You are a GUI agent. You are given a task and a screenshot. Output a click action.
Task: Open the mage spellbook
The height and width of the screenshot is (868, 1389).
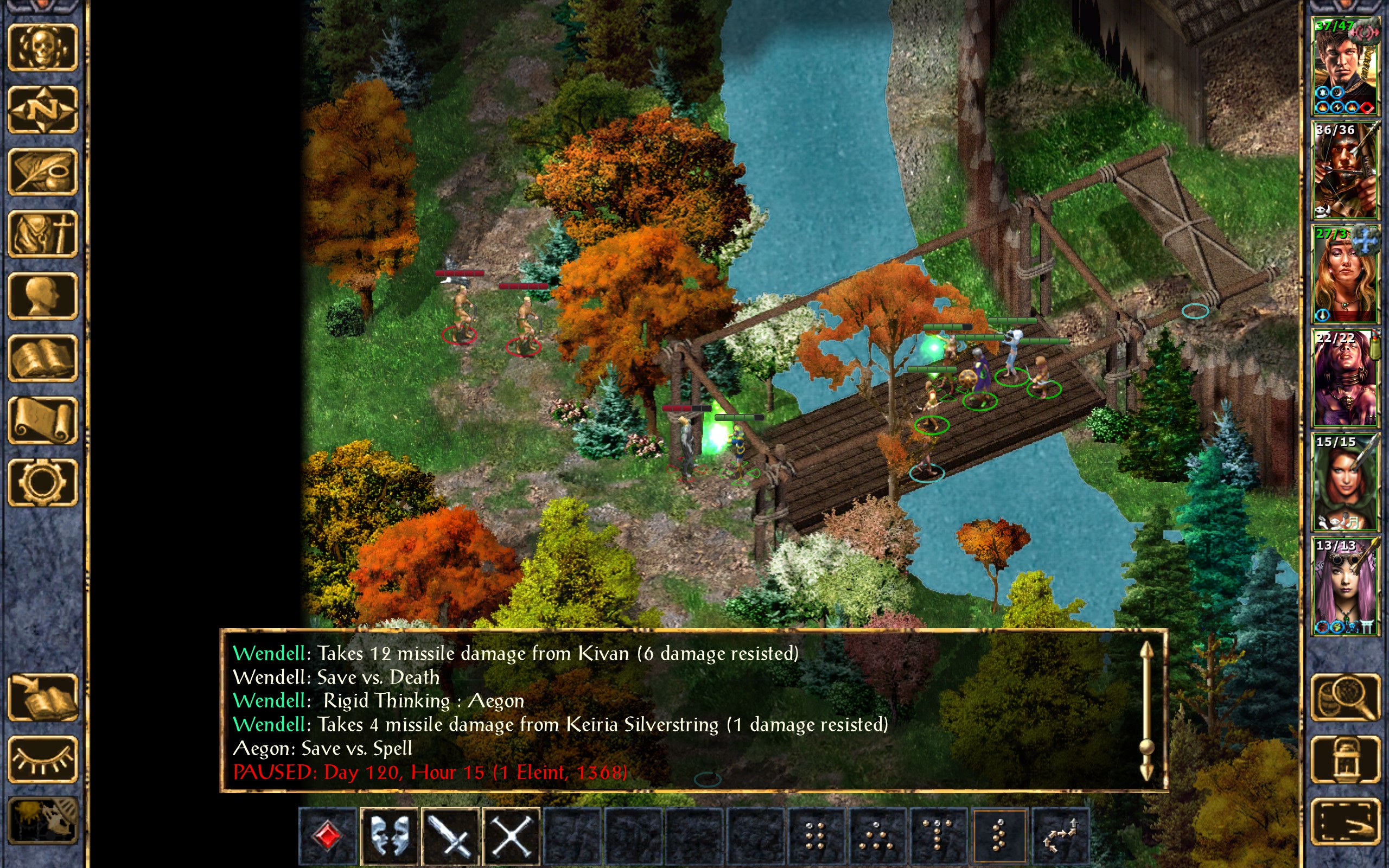coord(42,358)
